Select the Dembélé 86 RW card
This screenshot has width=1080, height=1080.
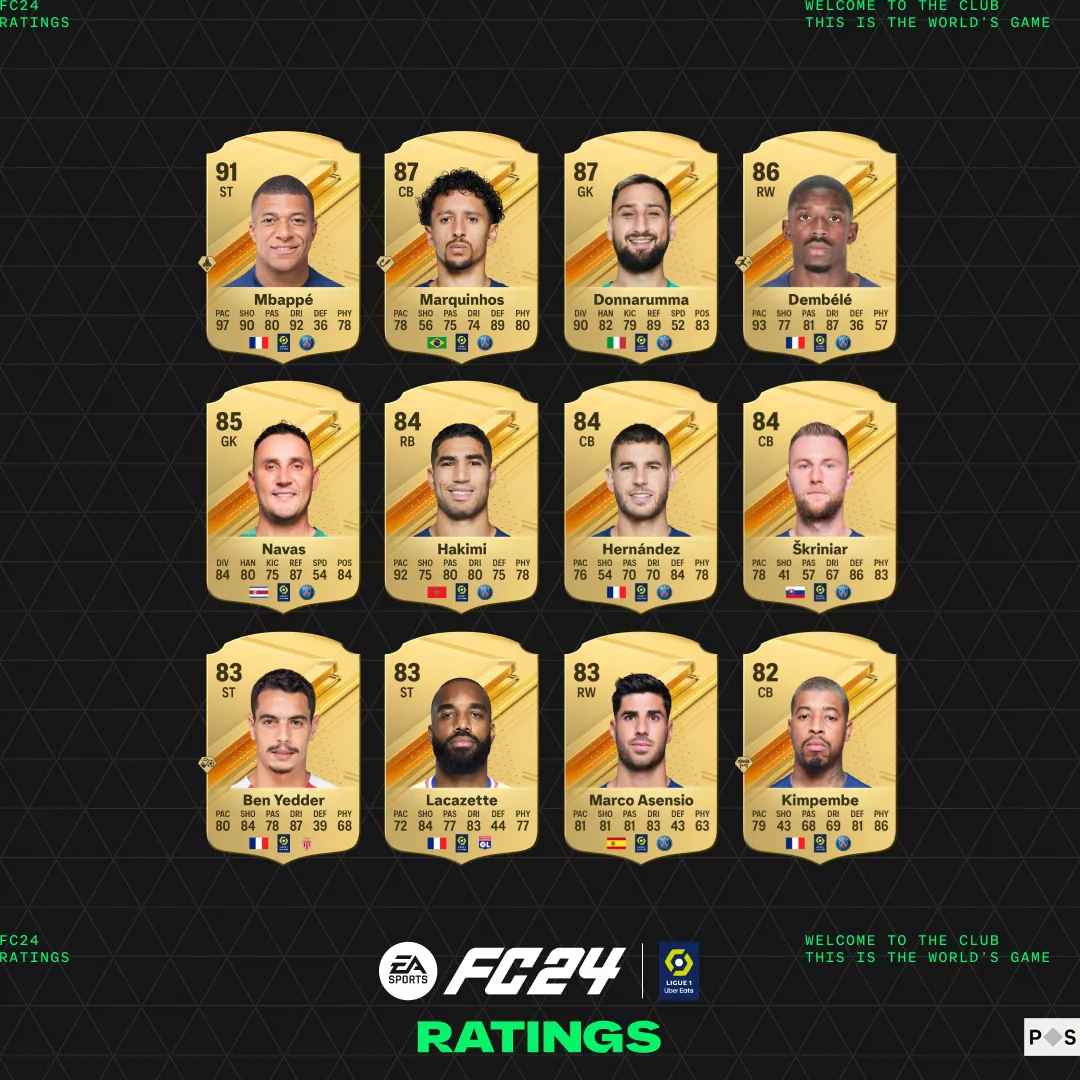tap(820, 250)
